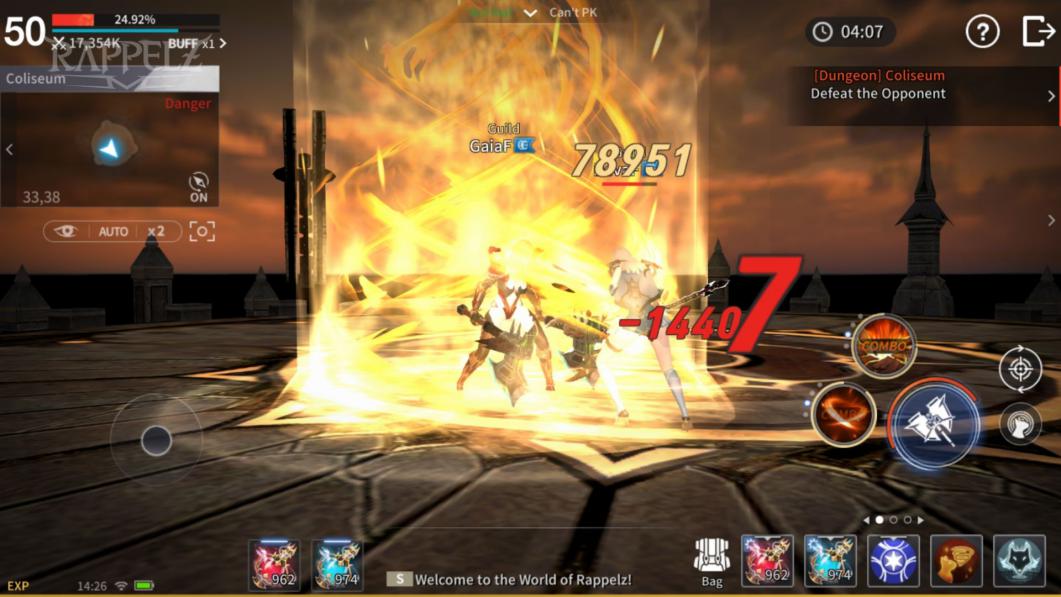Viewport: 1061px width, 597px height.
Task: Activate the blue star emblem skill
Action: coord(893,561)
